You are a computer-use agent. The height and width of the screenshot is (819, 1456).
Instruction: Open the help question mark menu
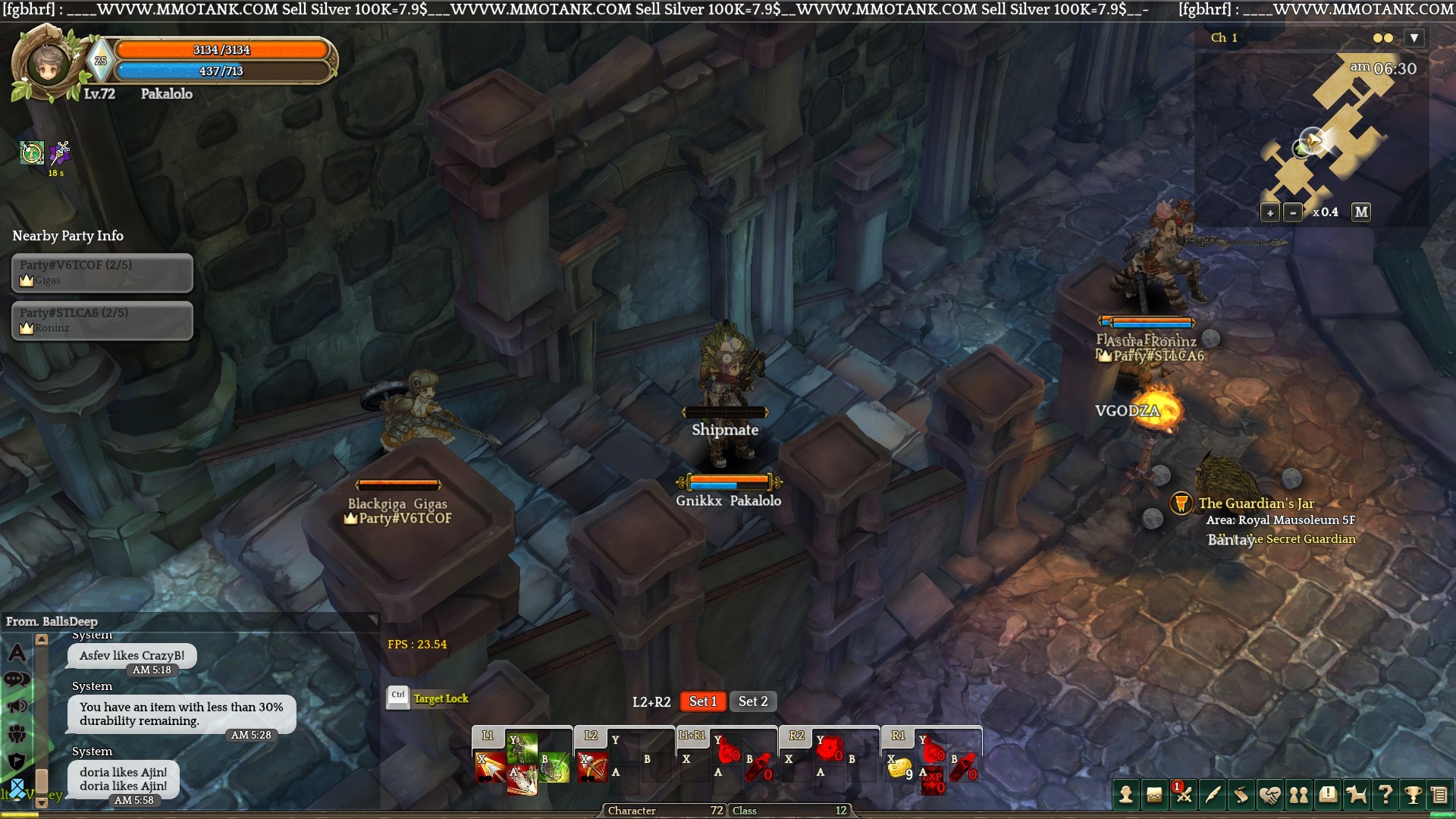click(x=1385, y=795)
